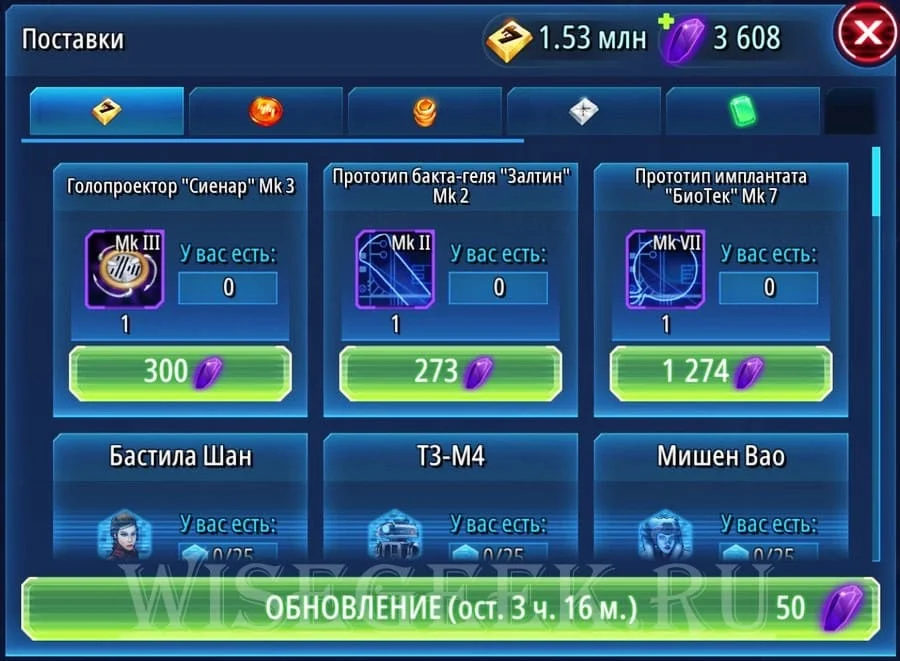Close the Поставки shop window

point(866,34)
